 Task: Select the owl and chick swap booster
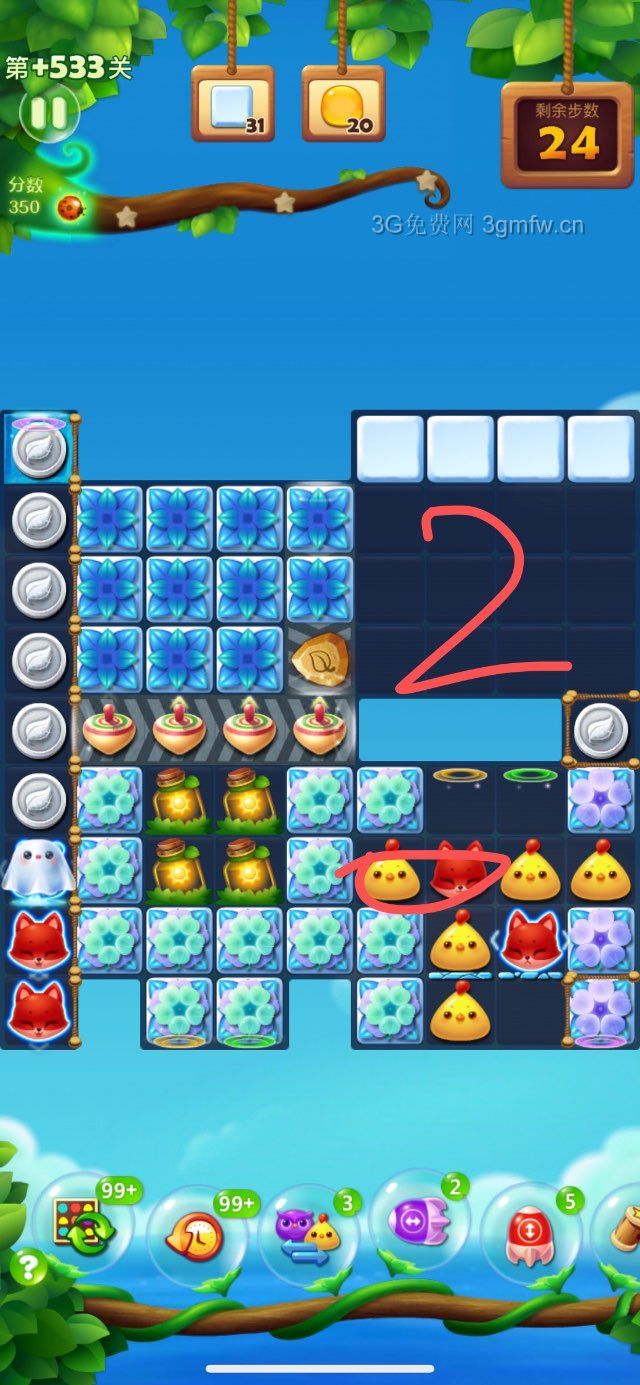(309, 1234)
